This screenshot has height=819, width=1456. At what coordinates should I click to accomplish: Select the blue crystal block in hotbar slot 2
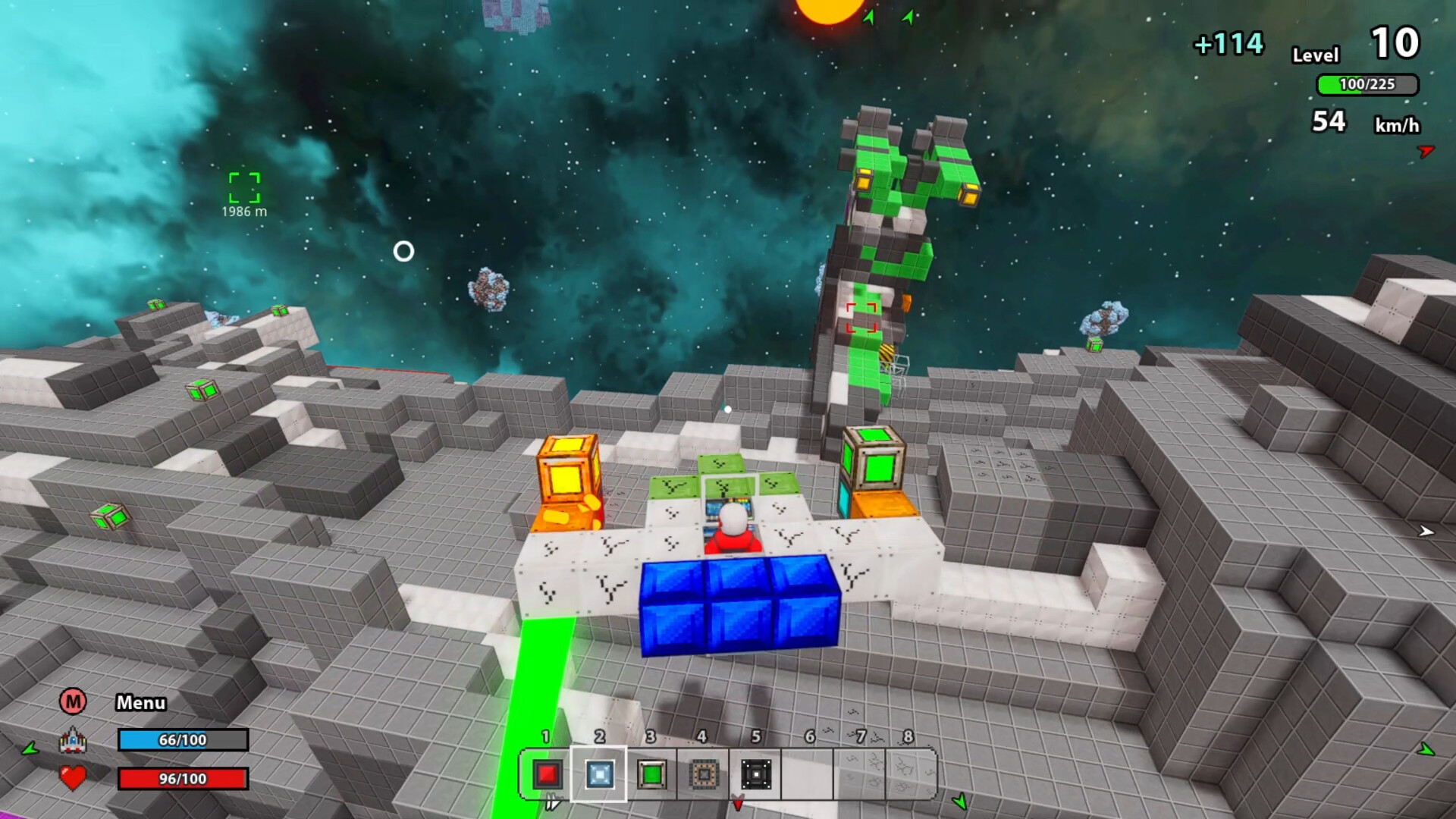(x=598, y=773)
